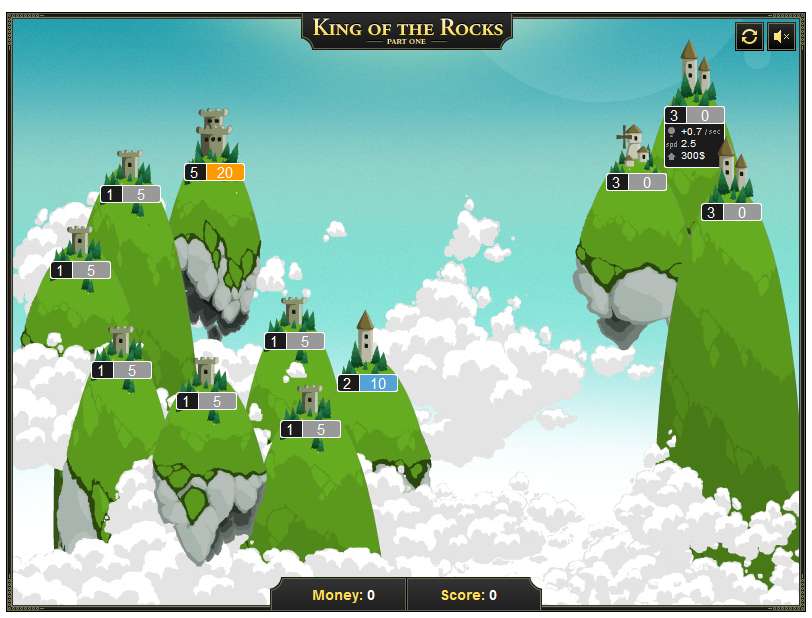Target the orange tower with 20 troops
This screenshot has height=618, width=812.
coord(213,135)
